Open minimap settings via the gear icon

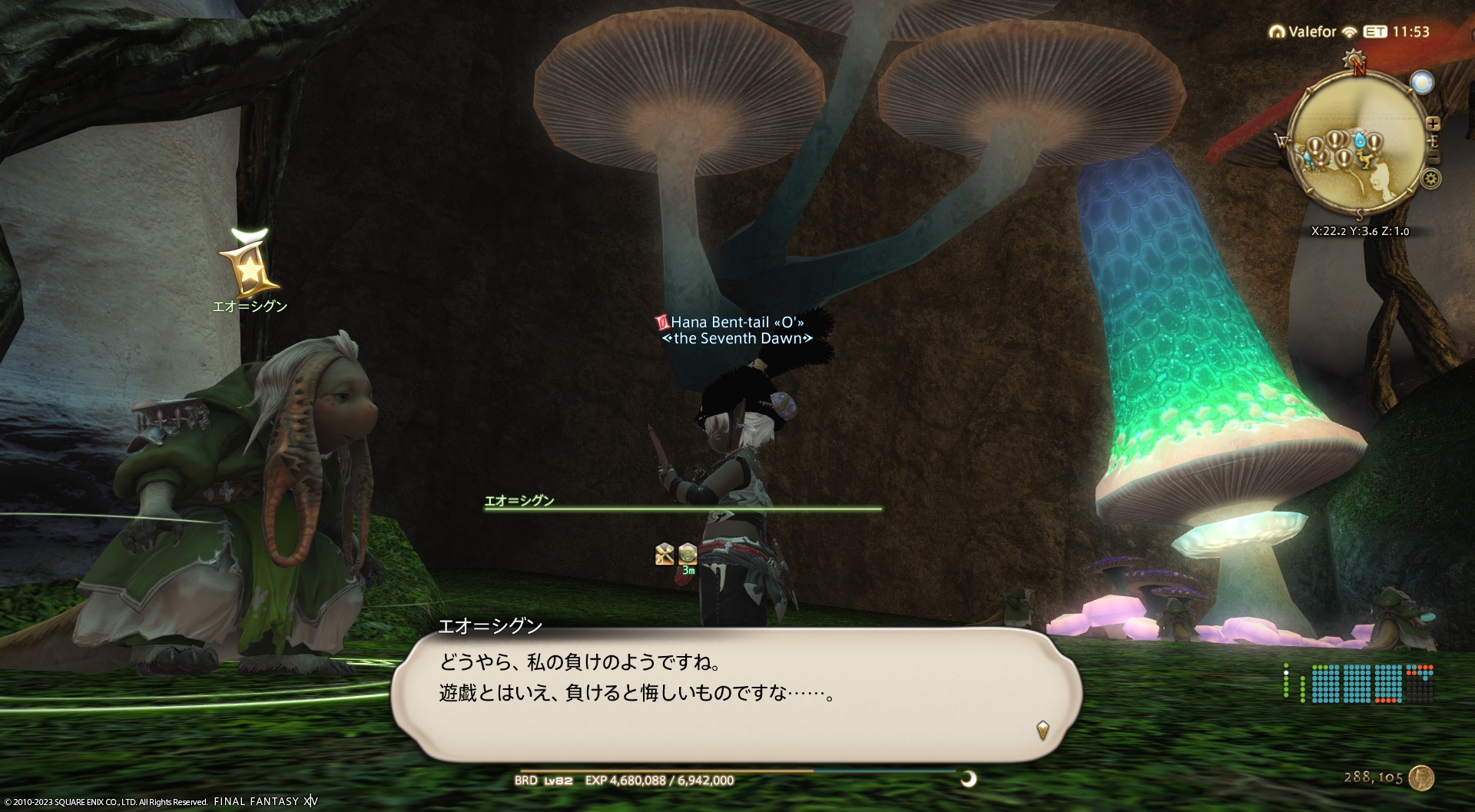point(1430,179)
